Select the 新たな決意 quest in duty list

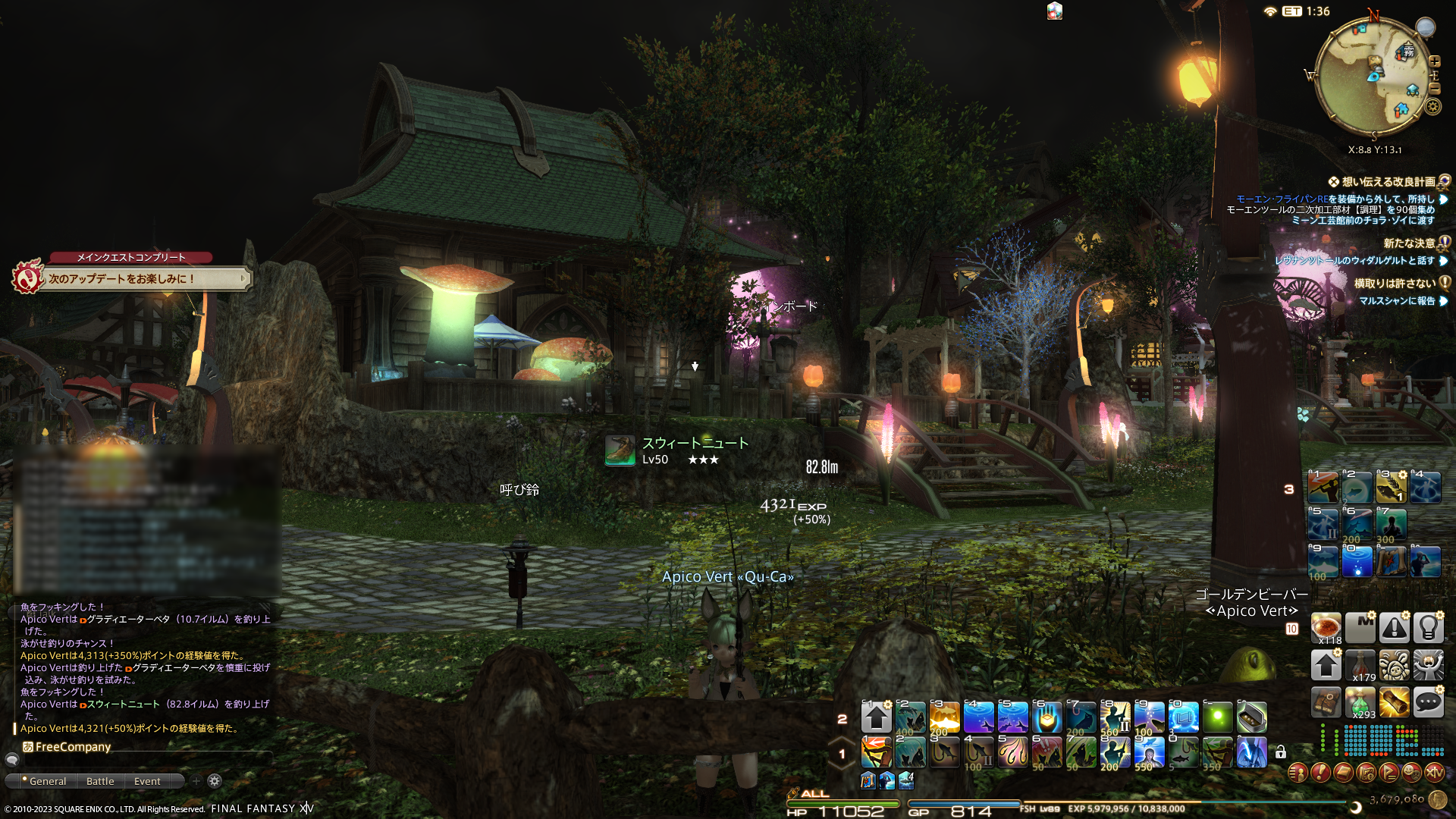pyautogui.click(x=1408, y=243)
